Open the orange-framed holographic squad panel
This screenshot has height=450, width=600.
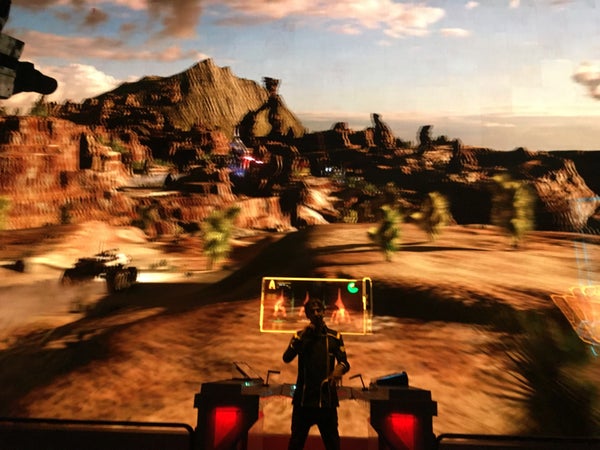click(315, 305)
